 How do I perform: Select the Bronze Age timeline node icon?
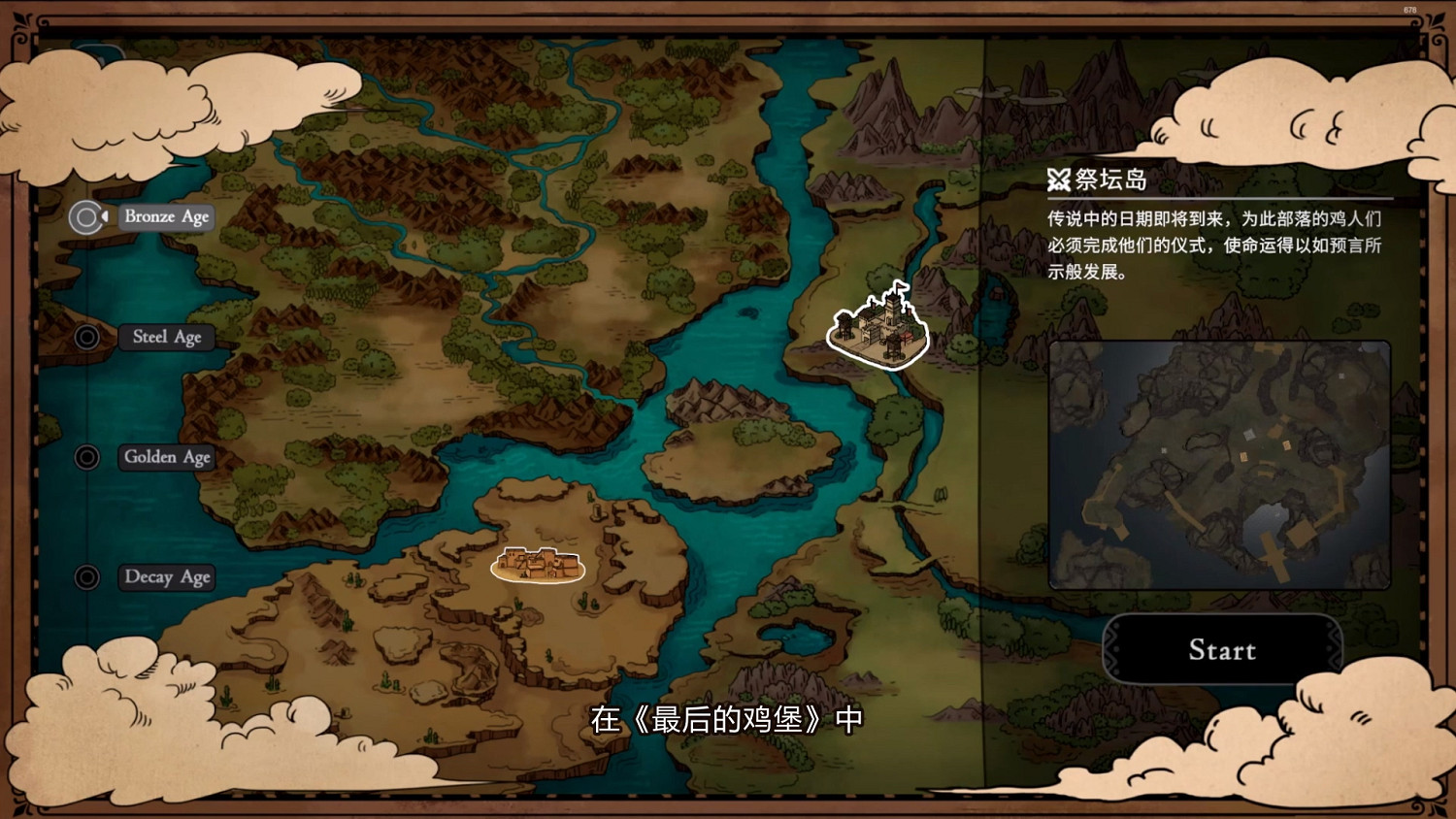pos(86,216)
